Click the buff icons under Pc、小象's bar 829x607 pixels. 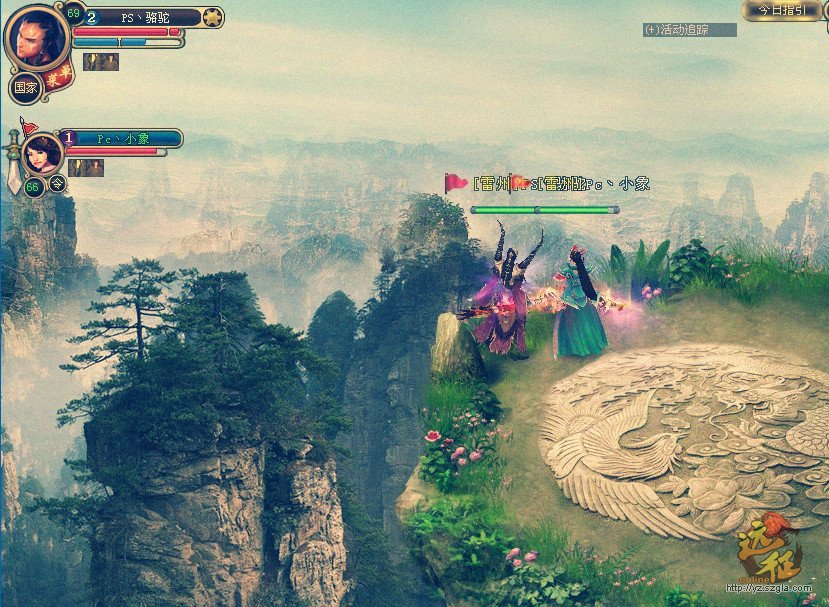pos(86,168)
